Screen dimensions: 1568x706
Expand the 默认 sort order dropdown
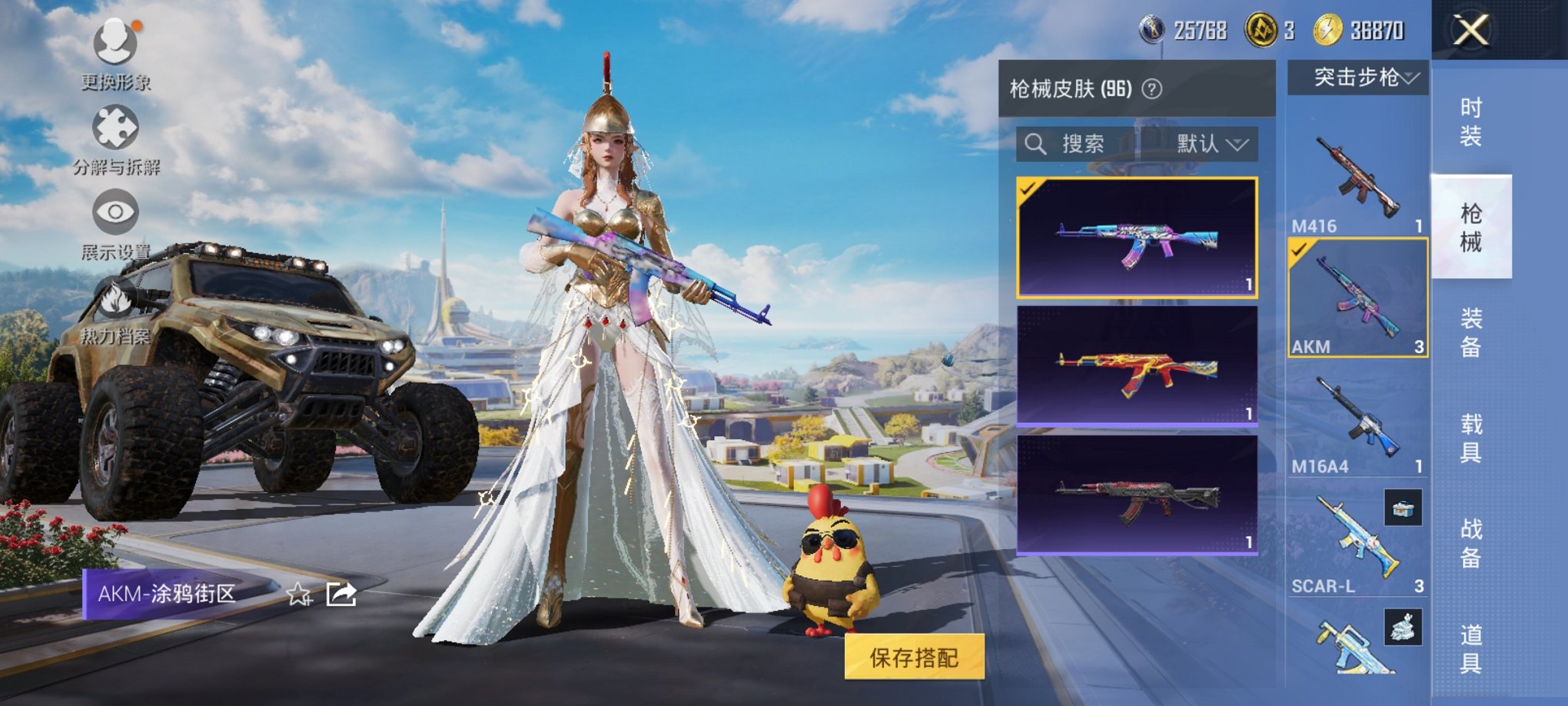coord(1208,145)
